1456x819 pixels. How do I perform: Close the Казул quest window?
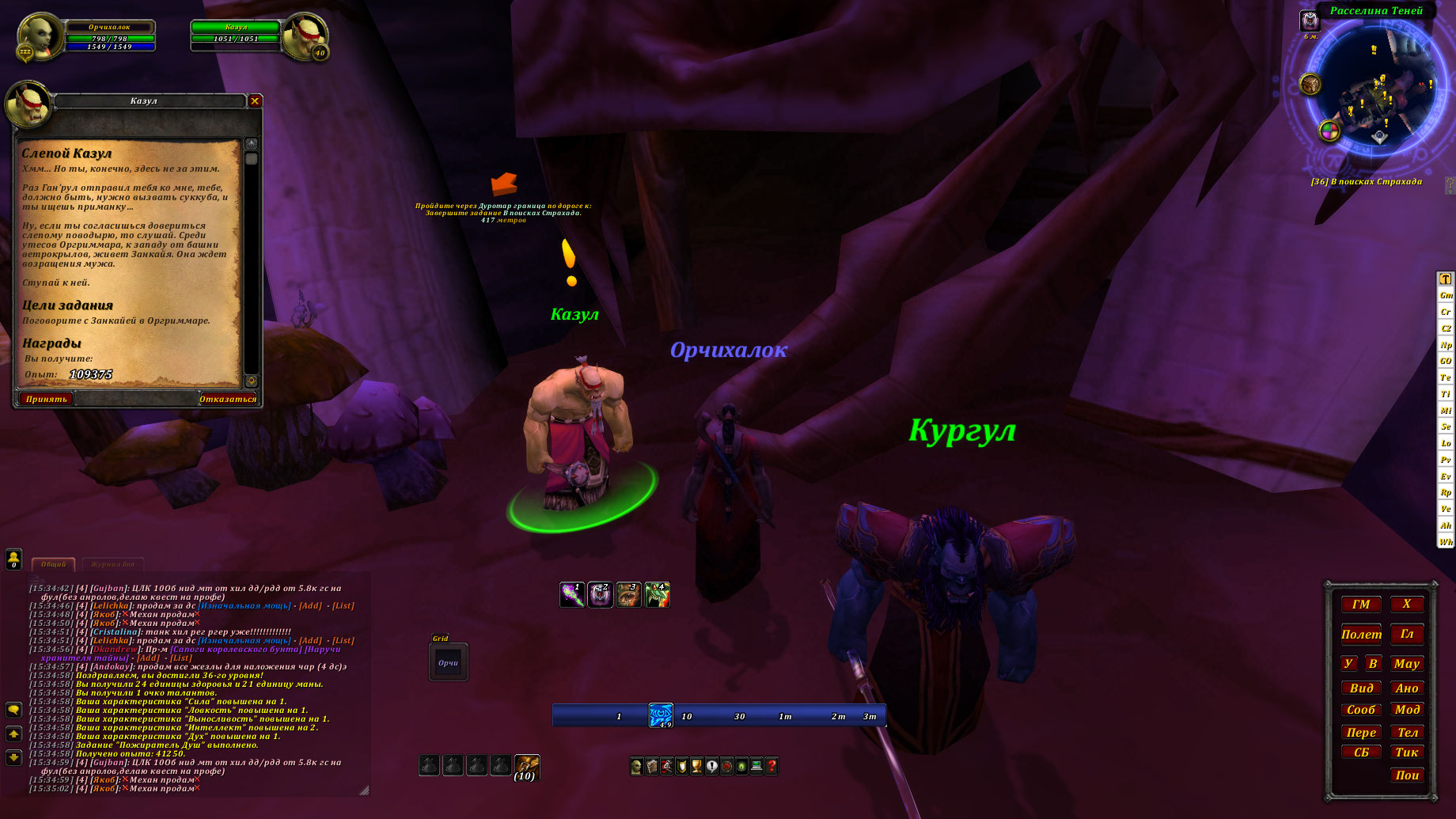[255, 100]
